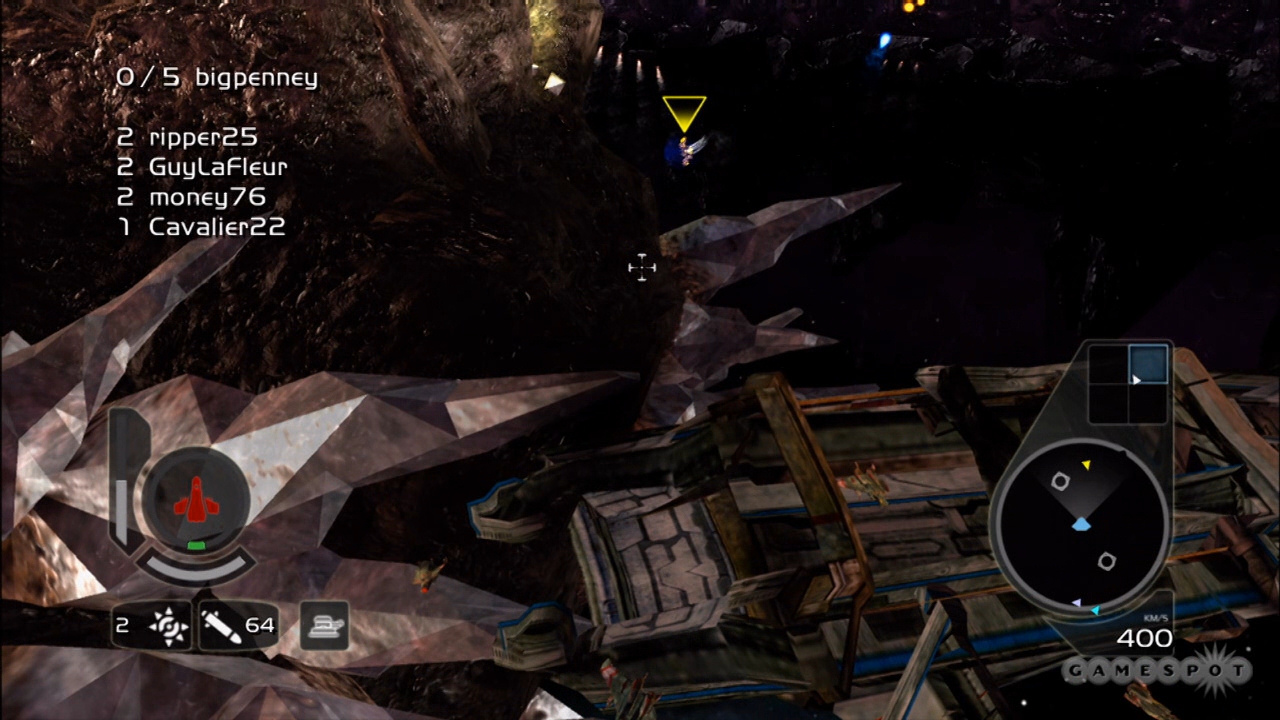
Task: Select money76 in the scoreboard
Action: click(206, 197)
